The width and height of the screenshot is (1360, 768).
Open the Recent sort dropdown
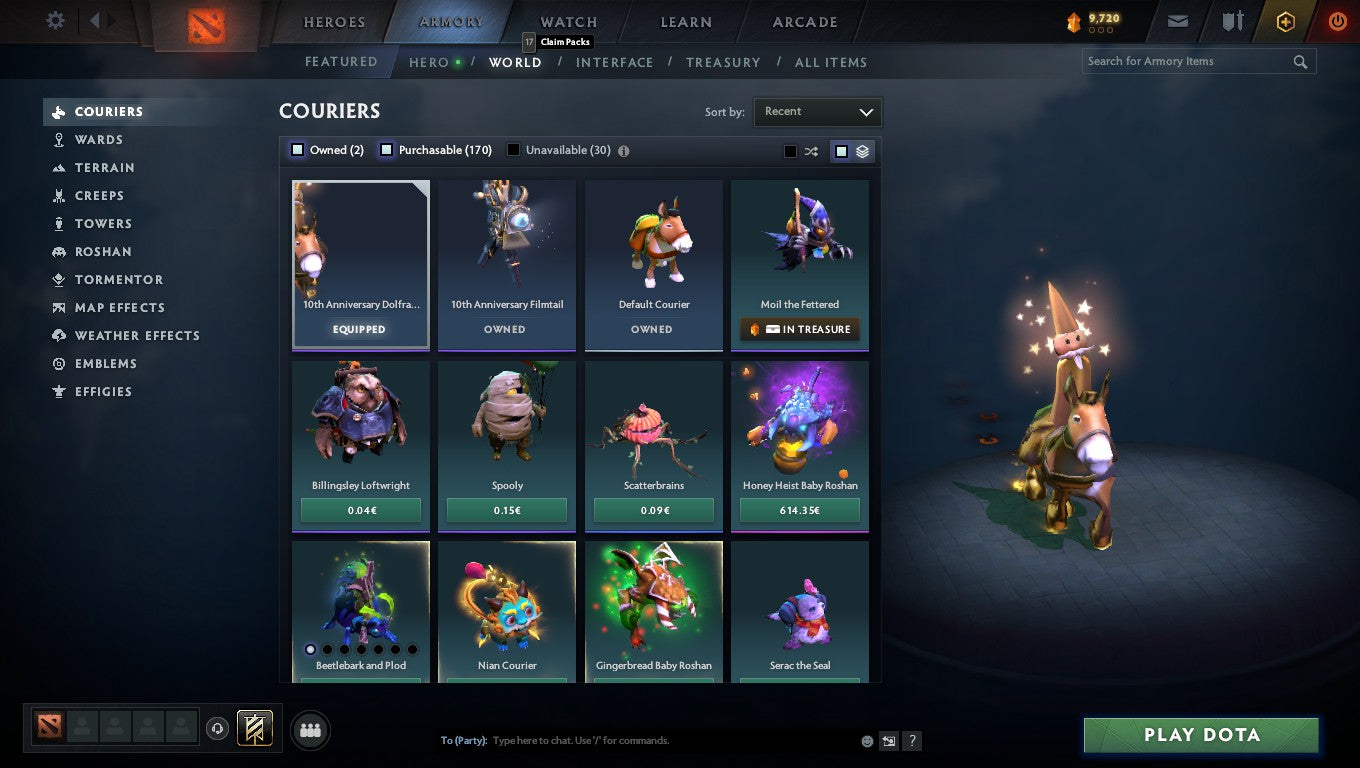(817, 112)
